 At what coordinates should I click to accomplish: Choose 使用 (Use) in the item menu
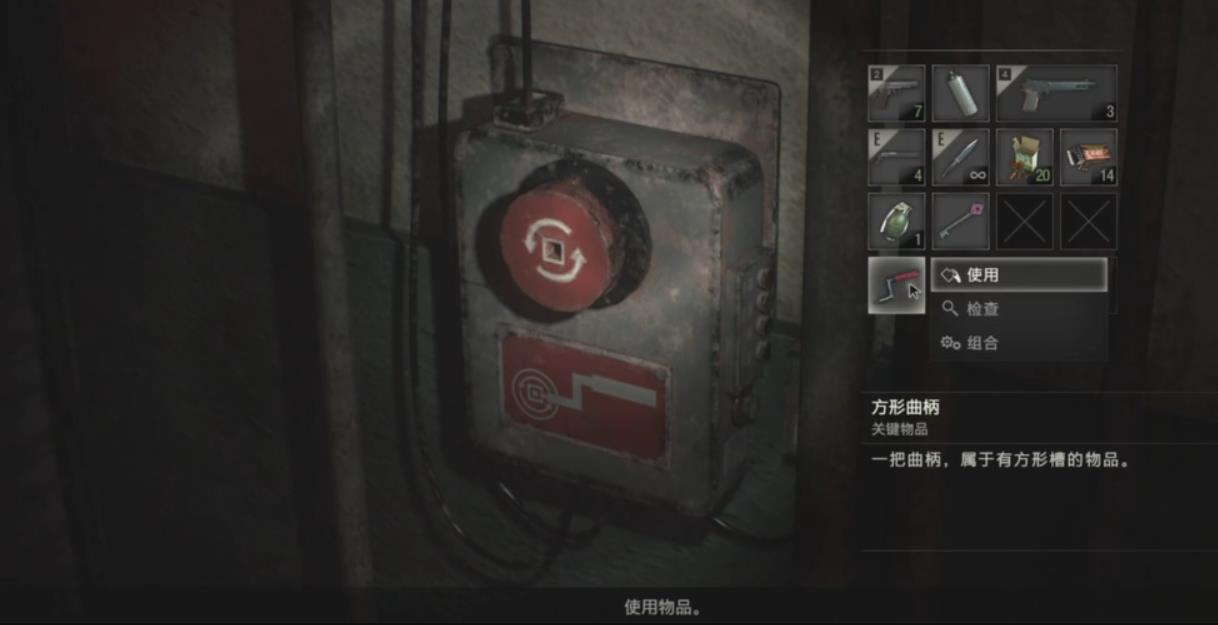1018,275
